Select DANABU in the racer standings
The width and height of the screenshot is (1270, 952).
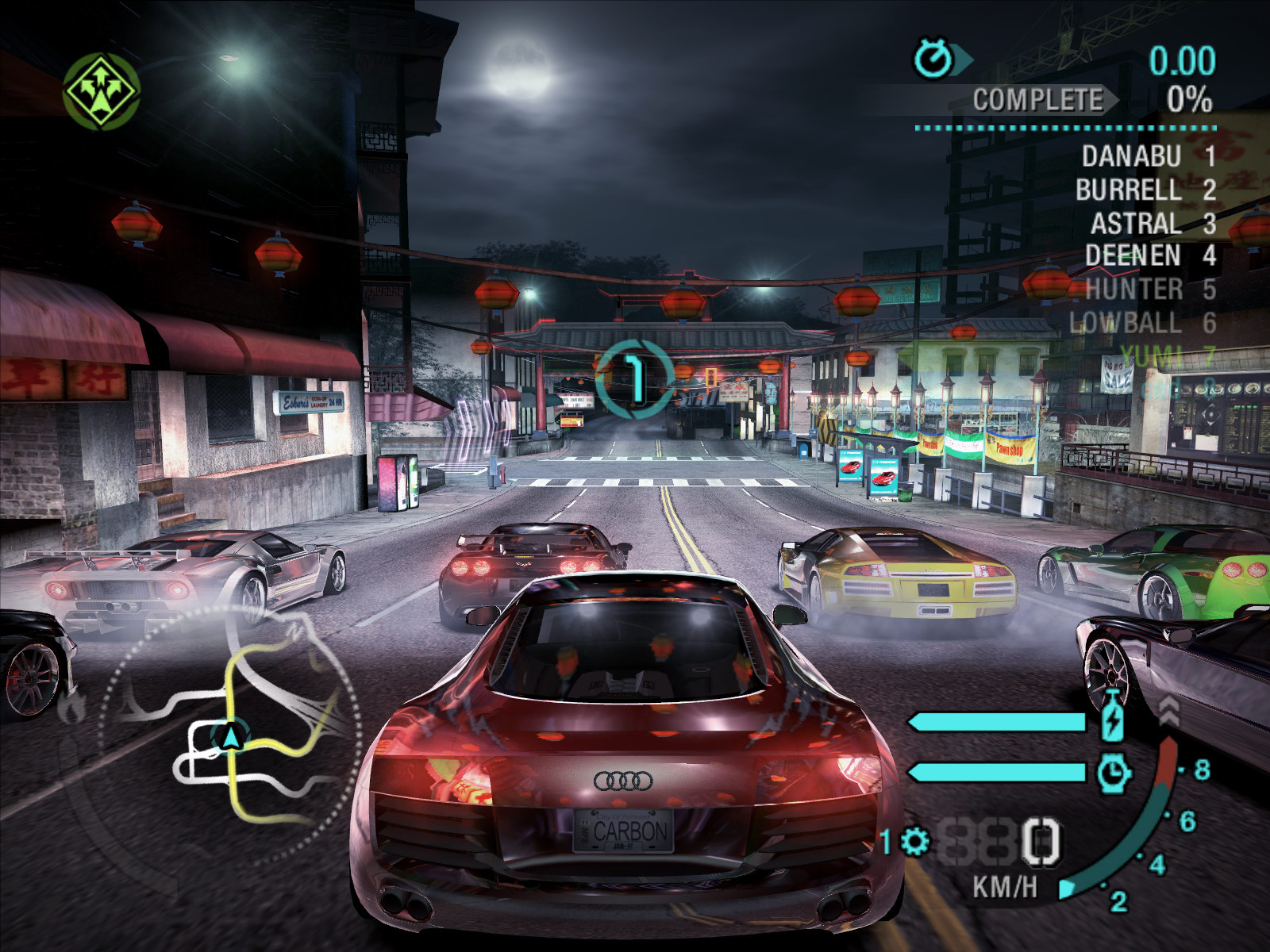1131,156
